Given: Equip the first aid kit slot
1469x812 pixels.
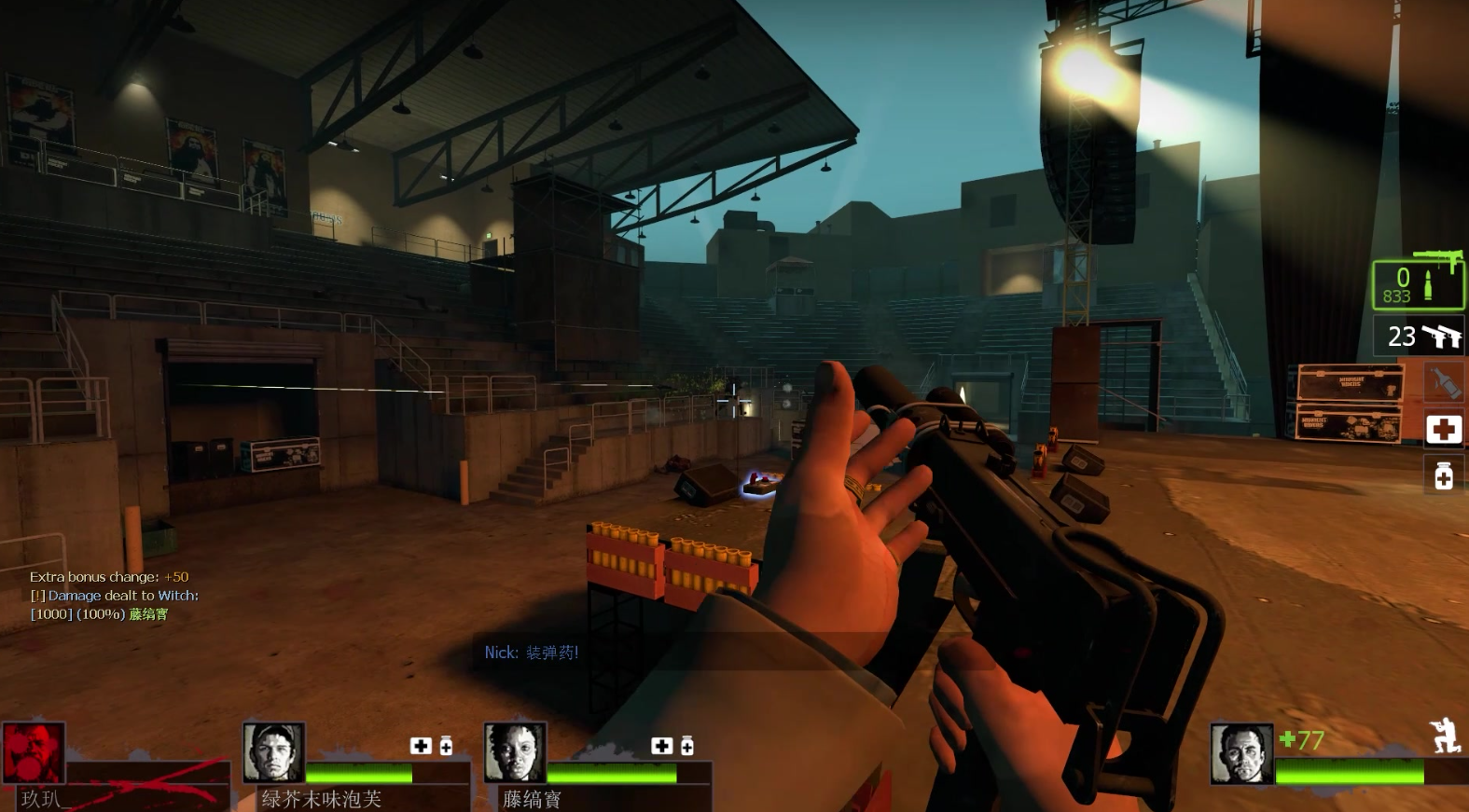Looking at the screenshot, I should (1443, 429).
